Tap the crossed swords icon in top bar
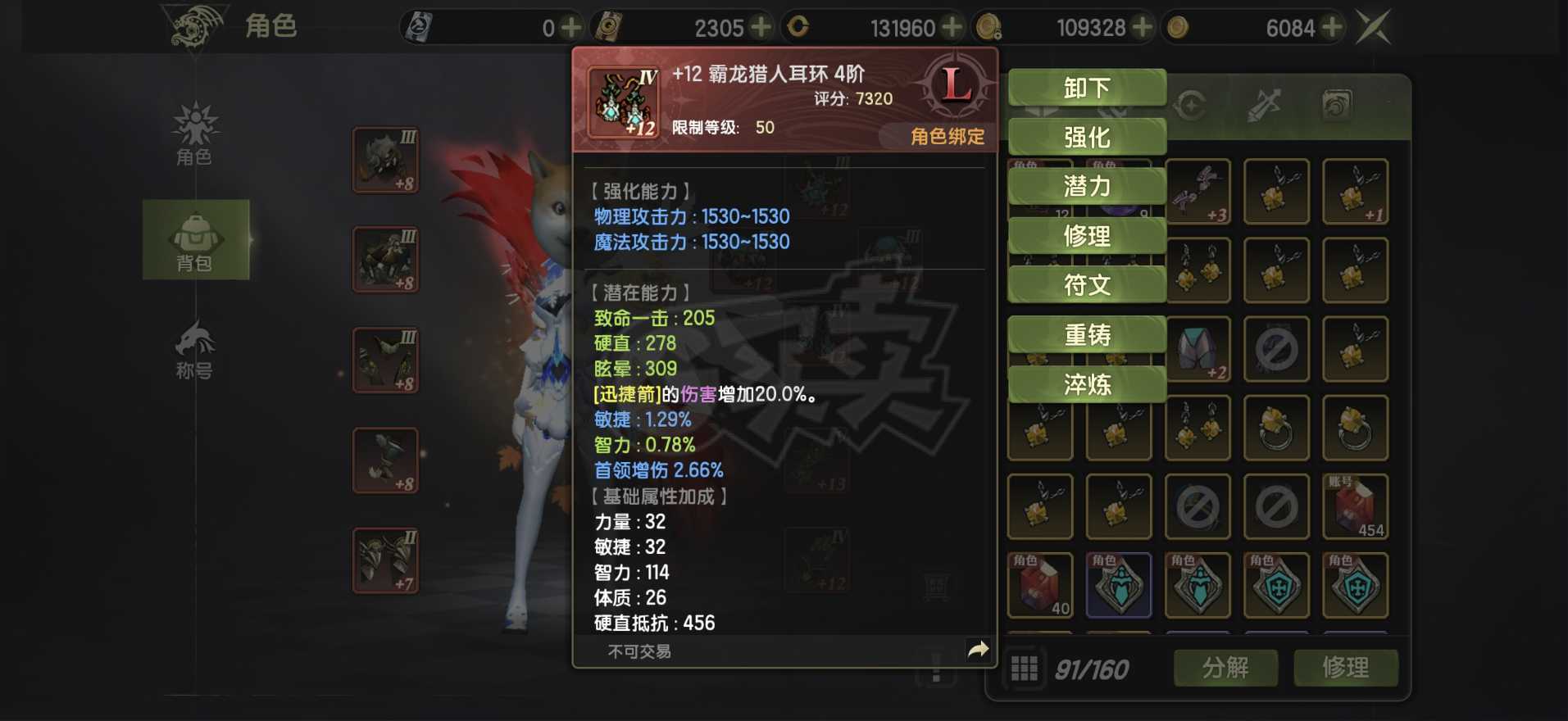 1375,25
